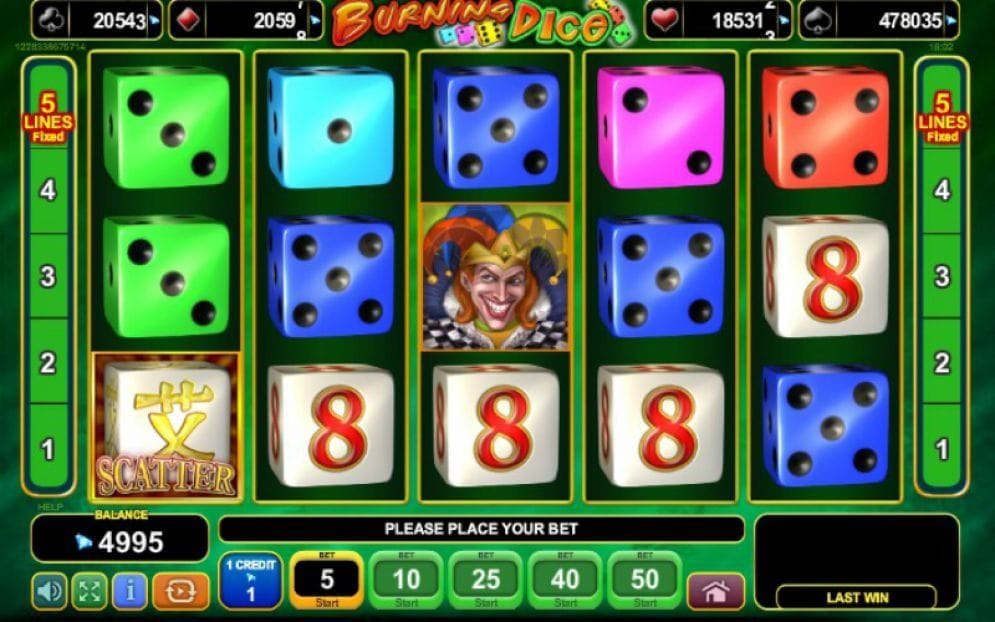Select the 40 bet start button
The image size is (995, 622).
(x=565, y=580)
